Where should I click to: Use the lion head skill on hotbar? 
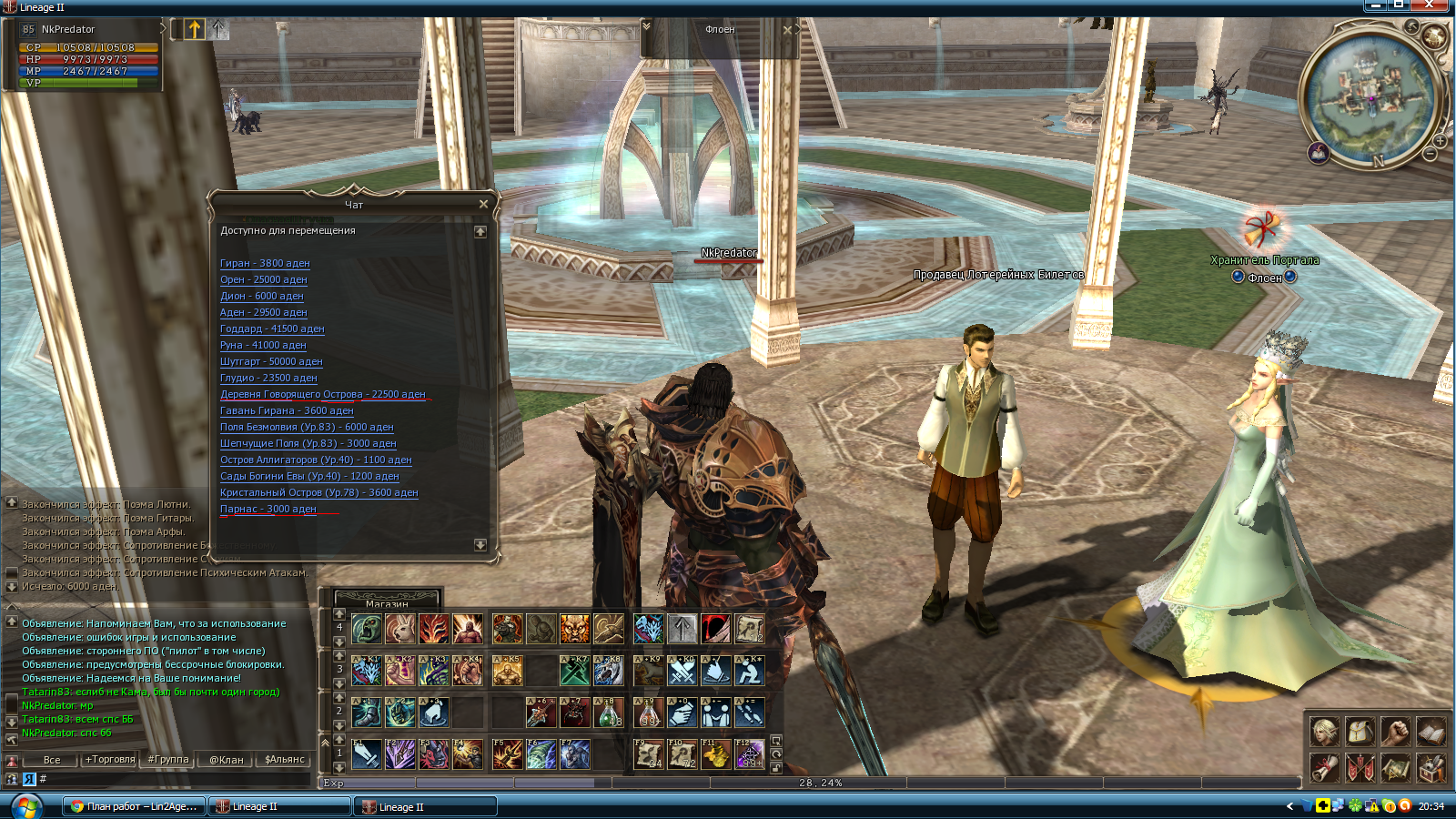[575, 628]
